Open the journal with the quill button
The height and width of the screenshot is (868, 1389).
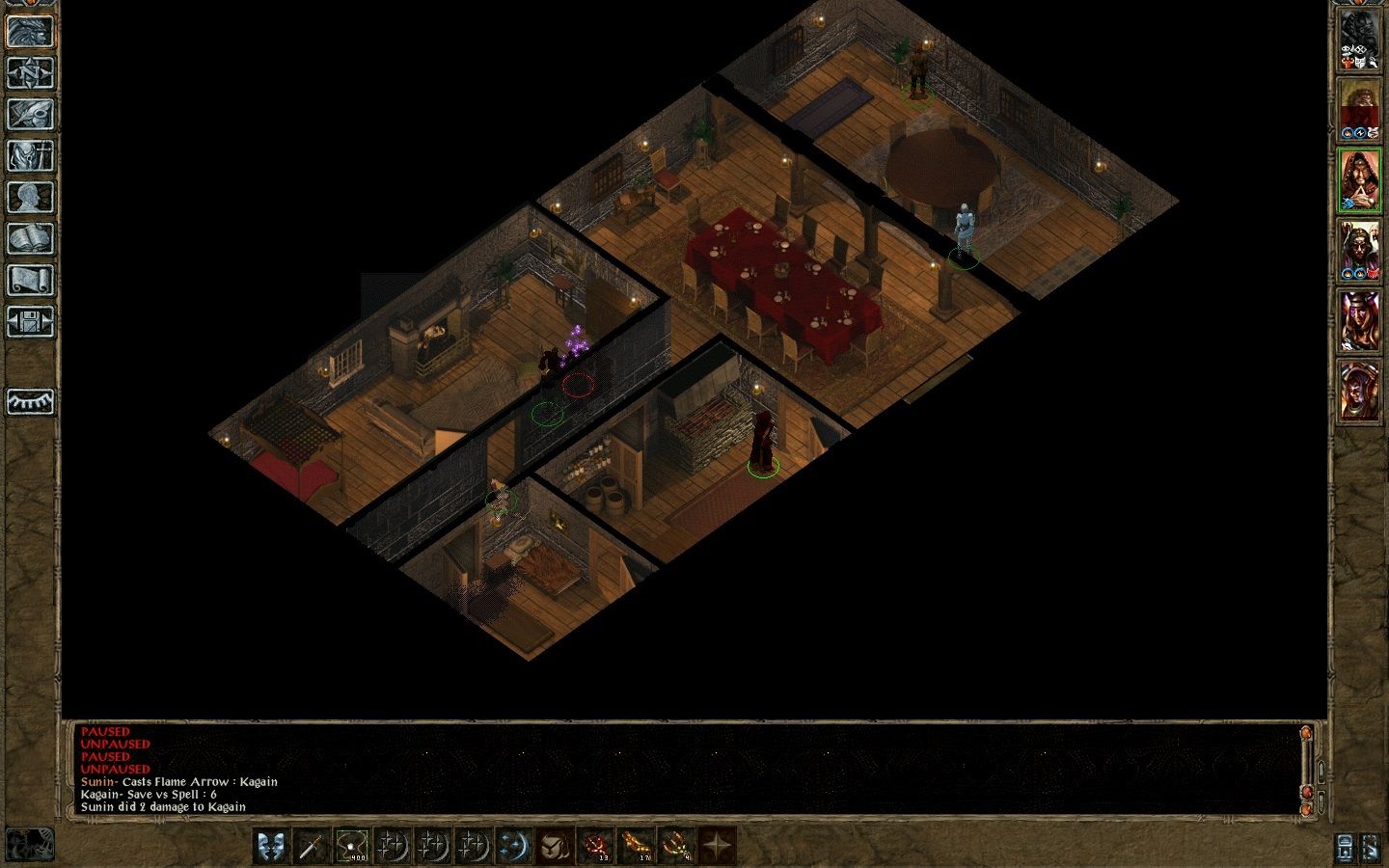(30, 115)
